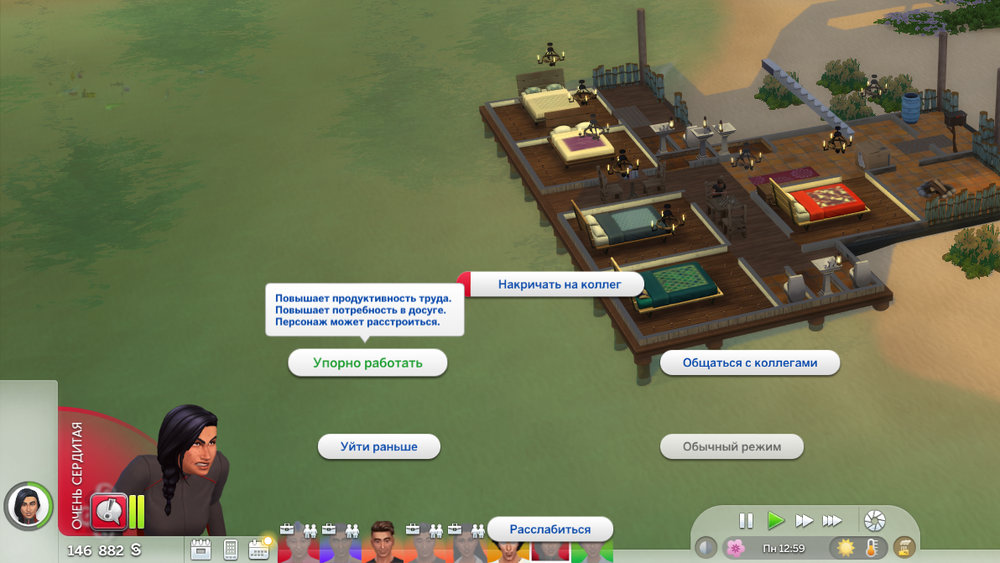Viewport: 1000px width, 563px height.
Task: Pause the game with the pause button
Action: point(746,520)
